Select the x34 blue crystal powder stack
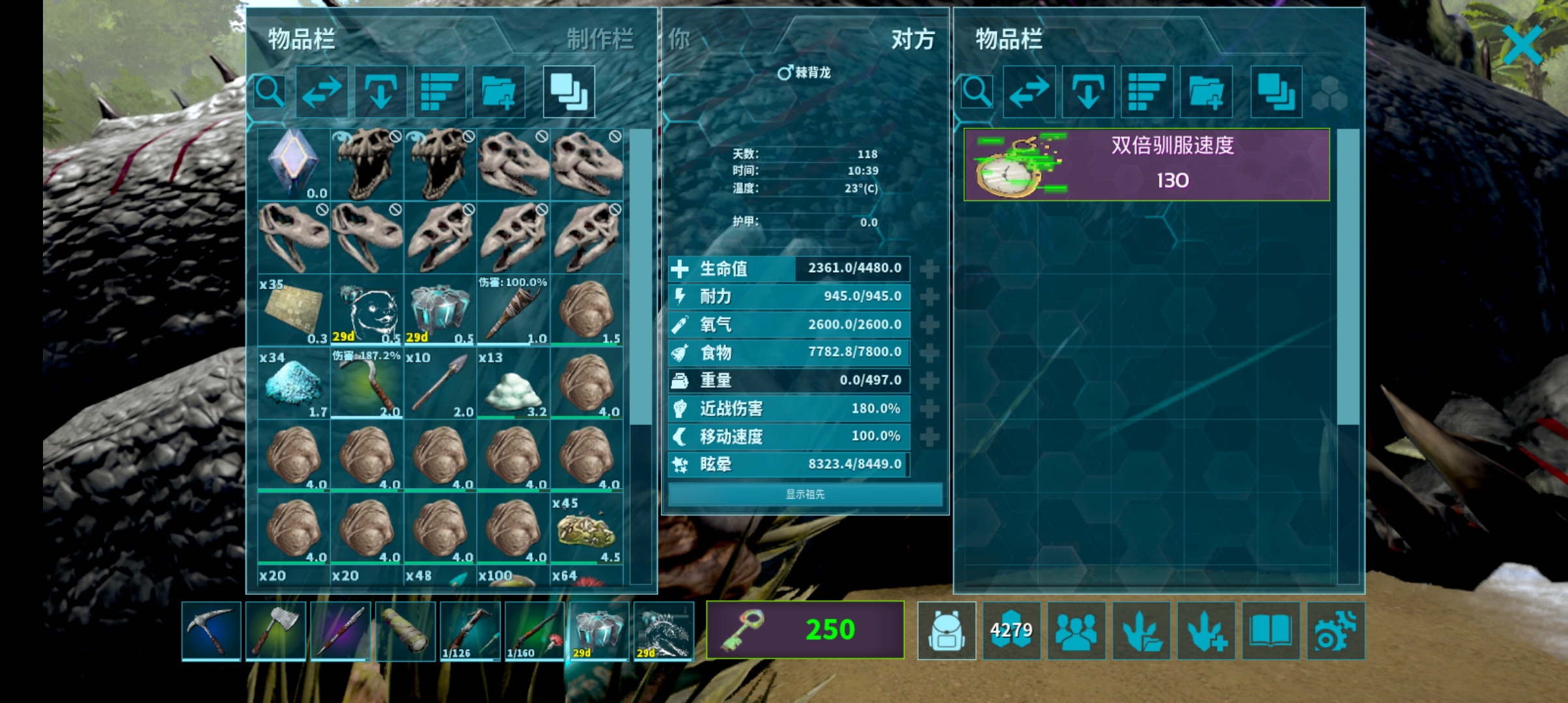Screen dimensions: 1568x703 click(294, 383)
